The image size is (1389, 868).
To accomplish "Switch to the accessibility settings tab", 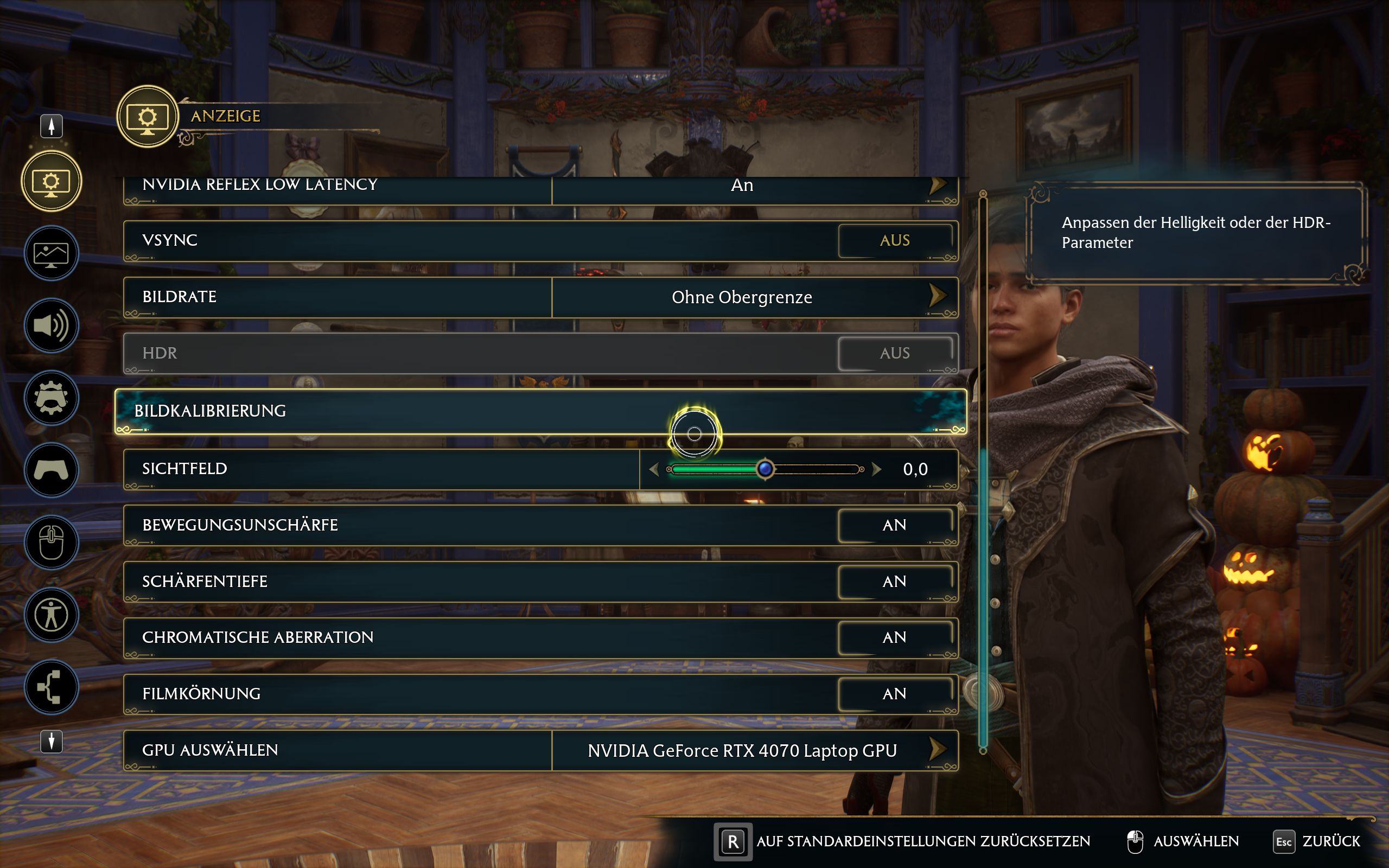I will [x=51, y=615].
